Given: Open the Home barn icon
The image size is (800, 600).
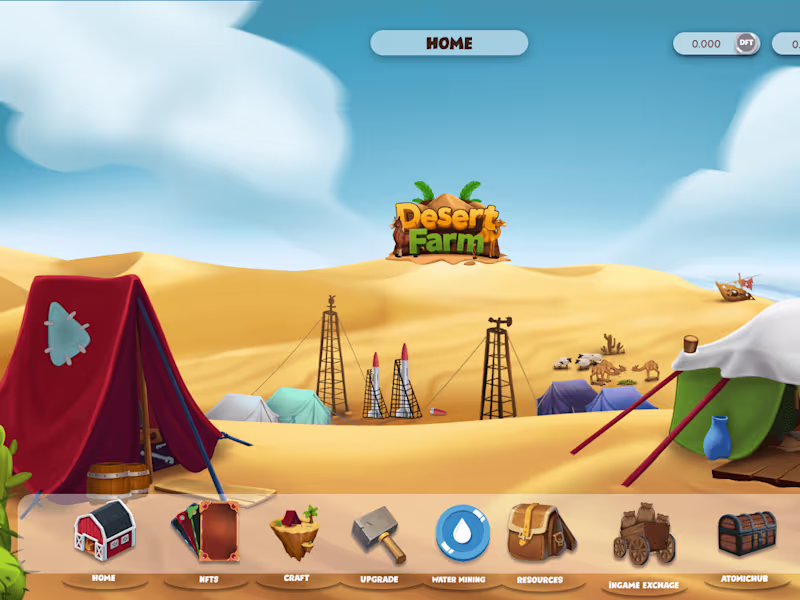Looking at the screenshot, I should click(x=104, y=530).
